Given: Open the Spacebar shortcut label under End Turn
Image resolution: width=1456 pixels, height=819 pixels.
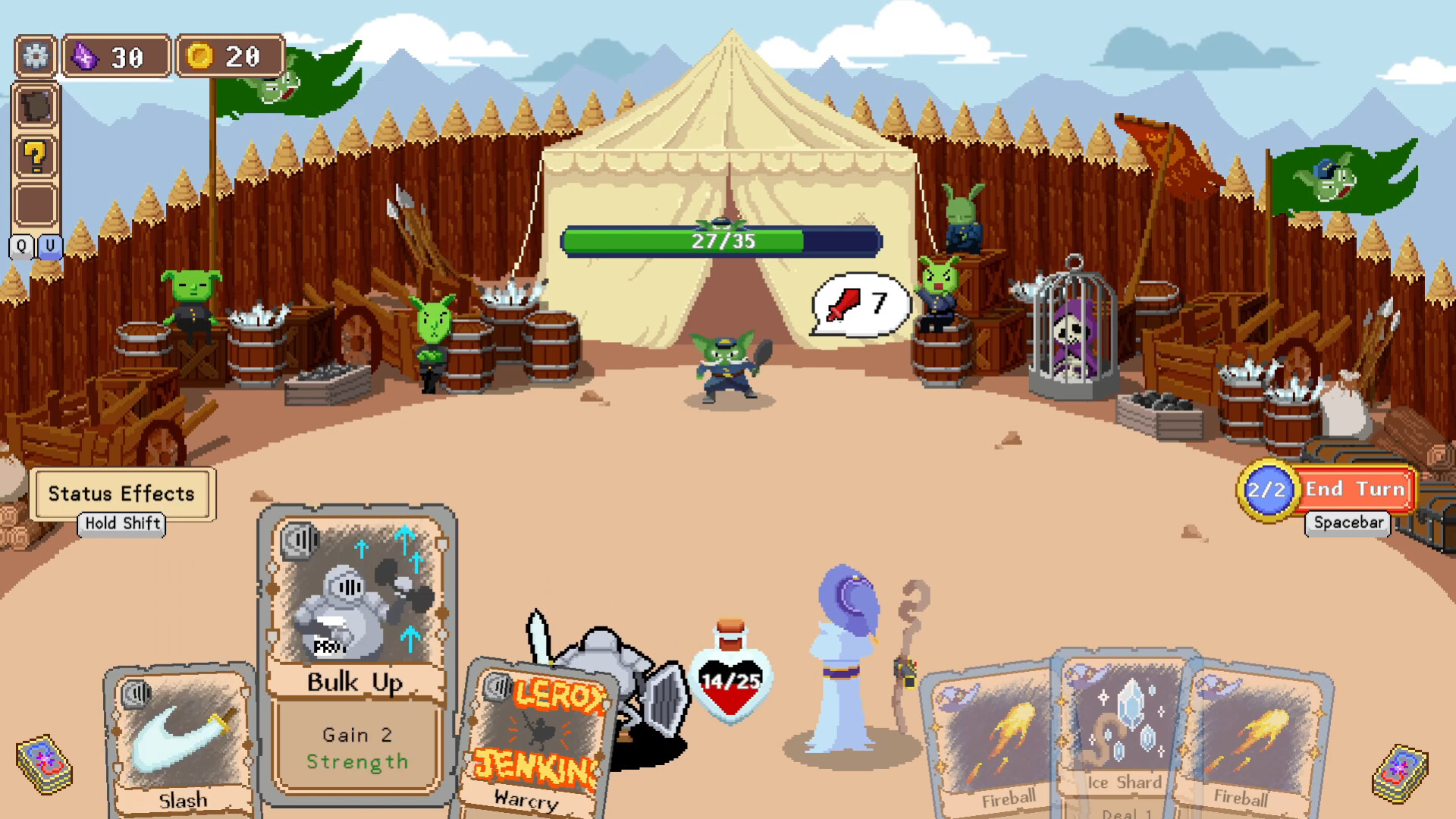Looking at the screenshot, I should click(x=1347, y=524).
